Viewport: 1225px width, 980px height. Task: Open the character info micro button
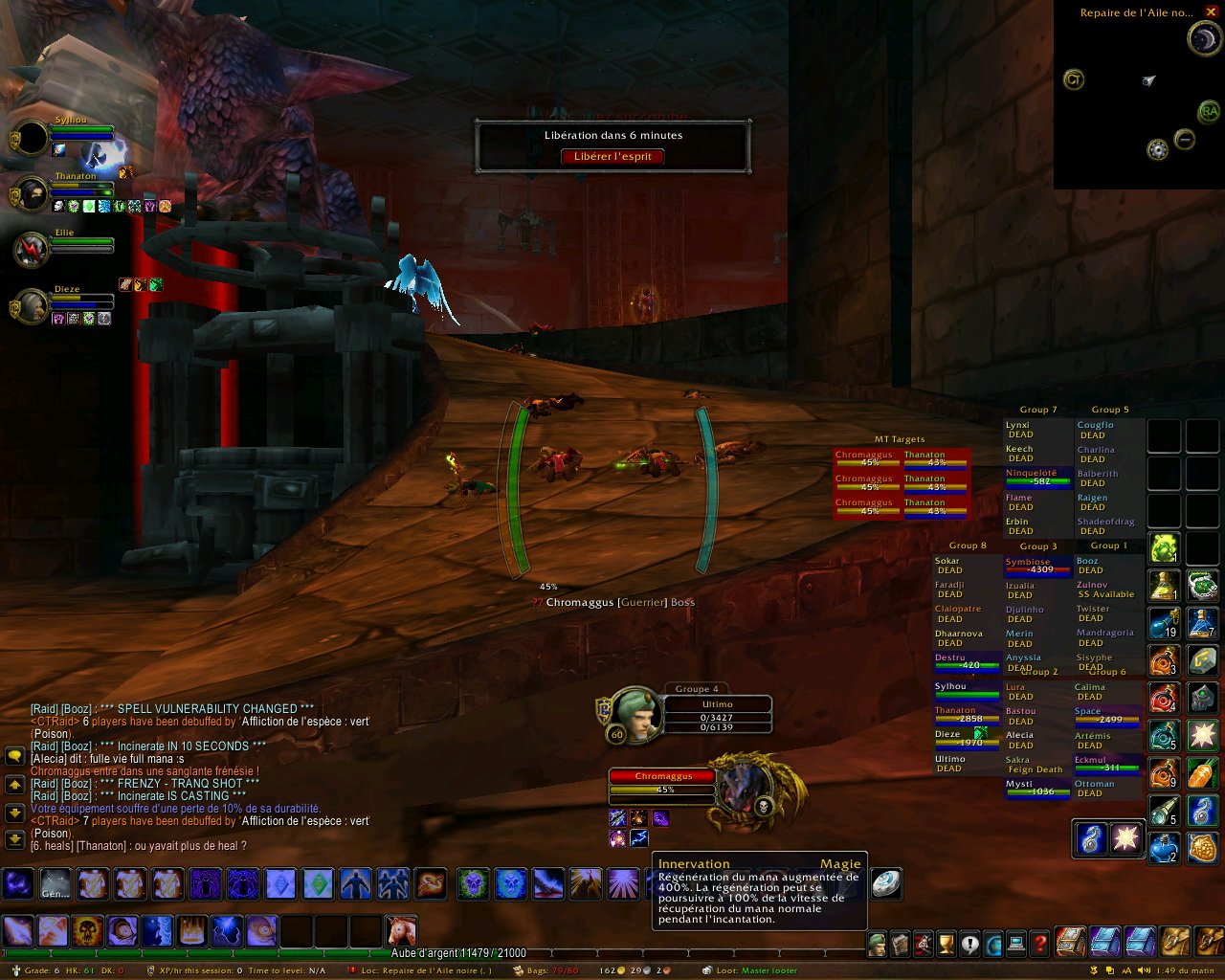click(878, 945)
